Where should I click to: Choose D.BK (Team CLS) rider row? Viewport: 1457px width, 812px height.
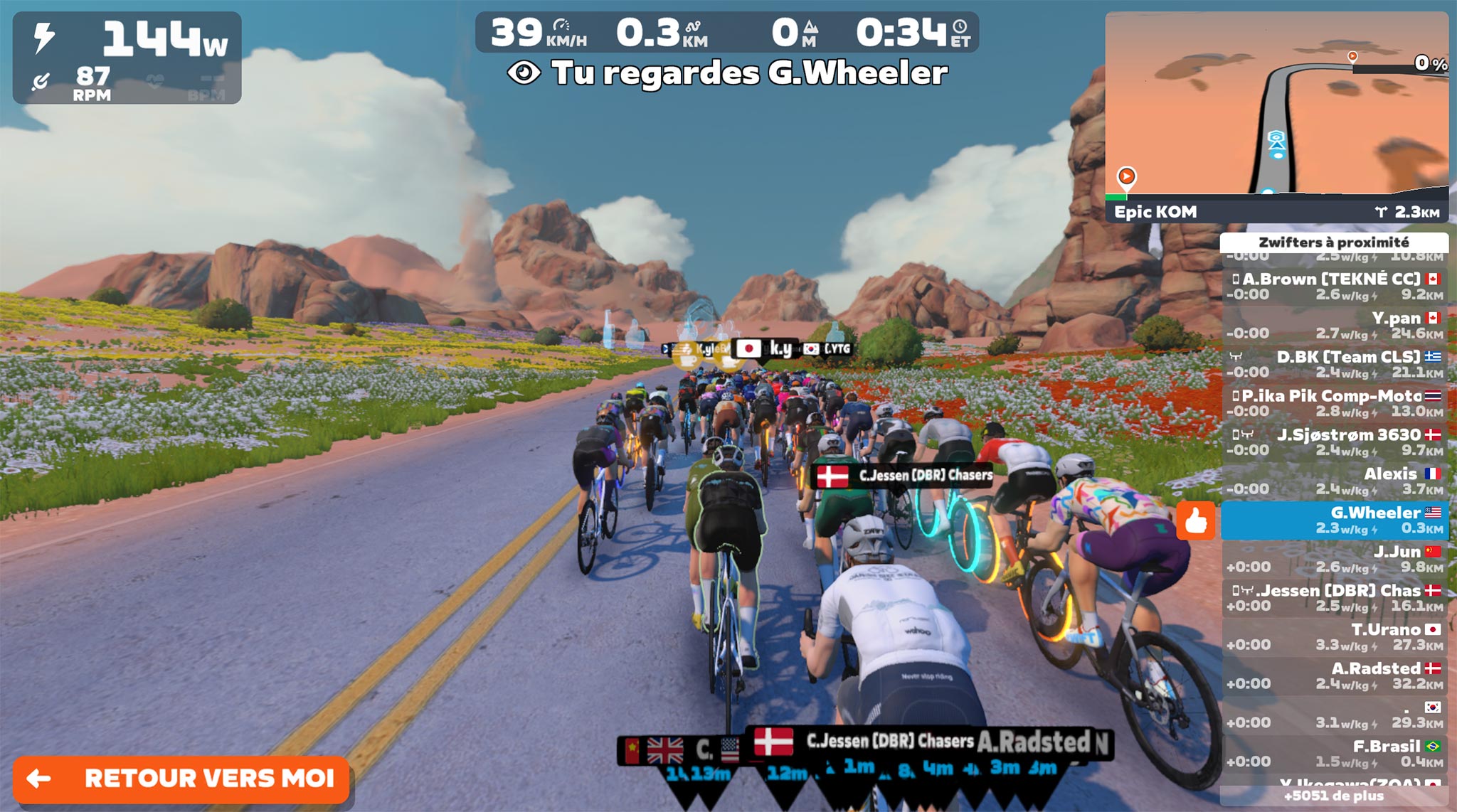click(1335, 364)
